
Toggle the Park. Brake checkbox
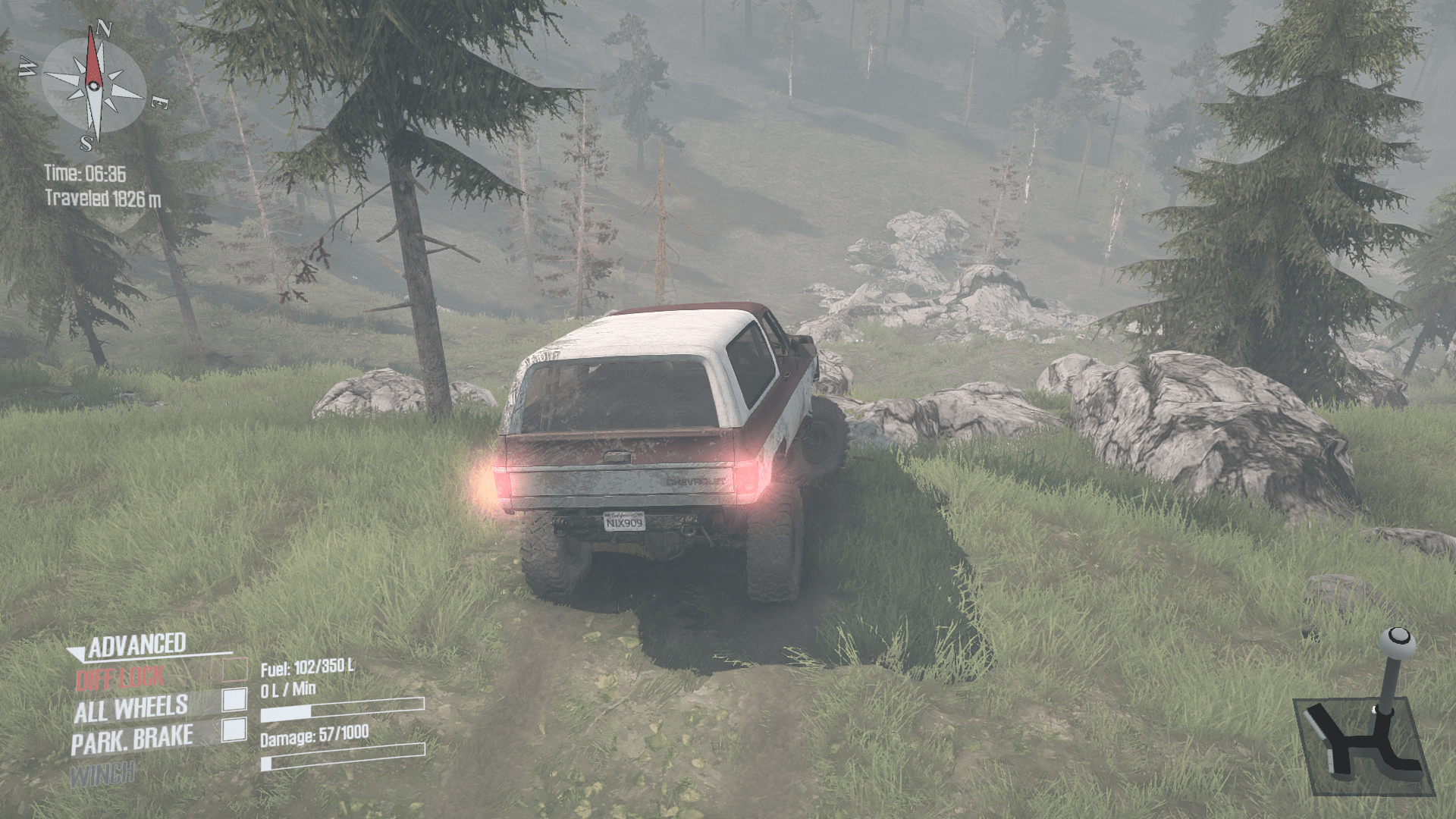coord(234,730)
